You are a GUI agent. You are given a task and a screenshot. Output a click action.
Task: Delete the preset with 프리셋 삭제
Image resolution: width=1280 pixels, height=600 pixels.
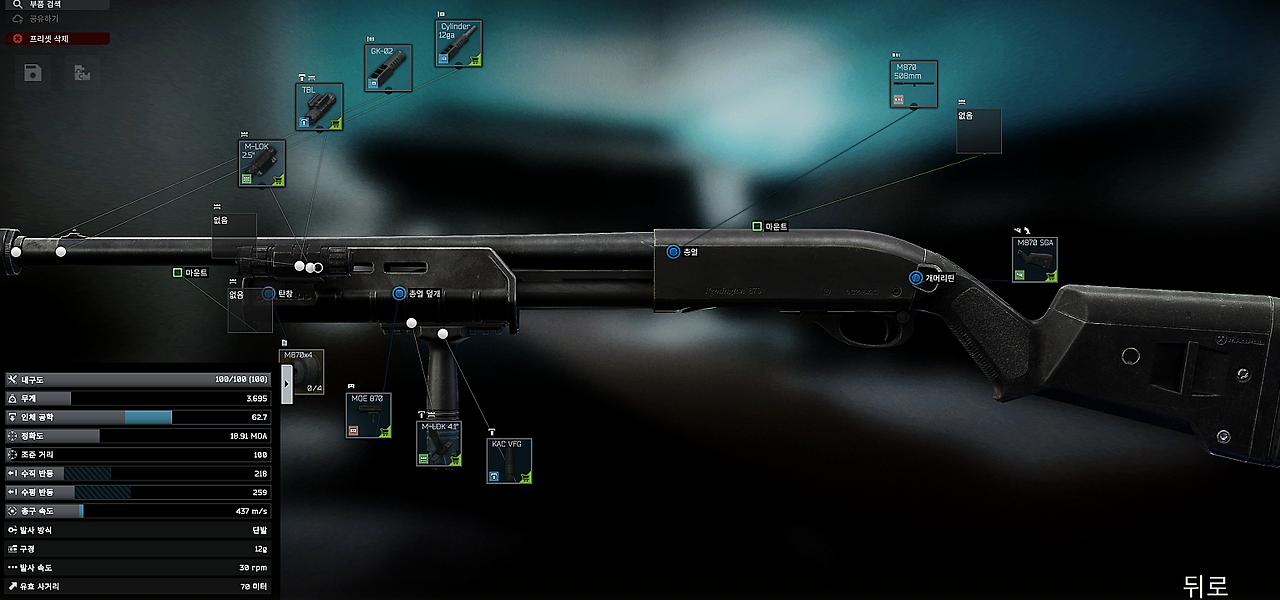[x=57, y=39]
